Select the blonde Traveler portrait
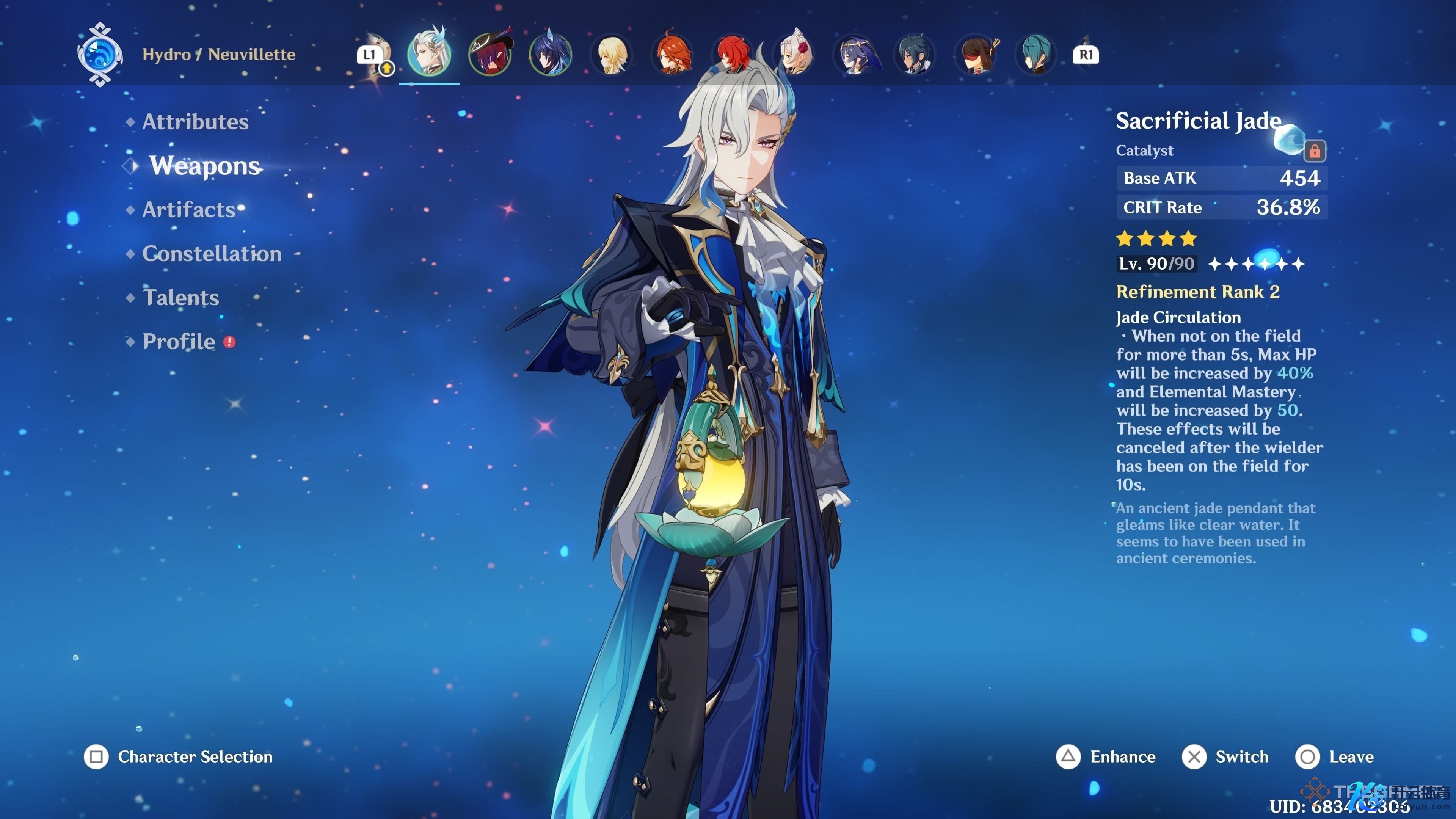 (x=612, y=54)
